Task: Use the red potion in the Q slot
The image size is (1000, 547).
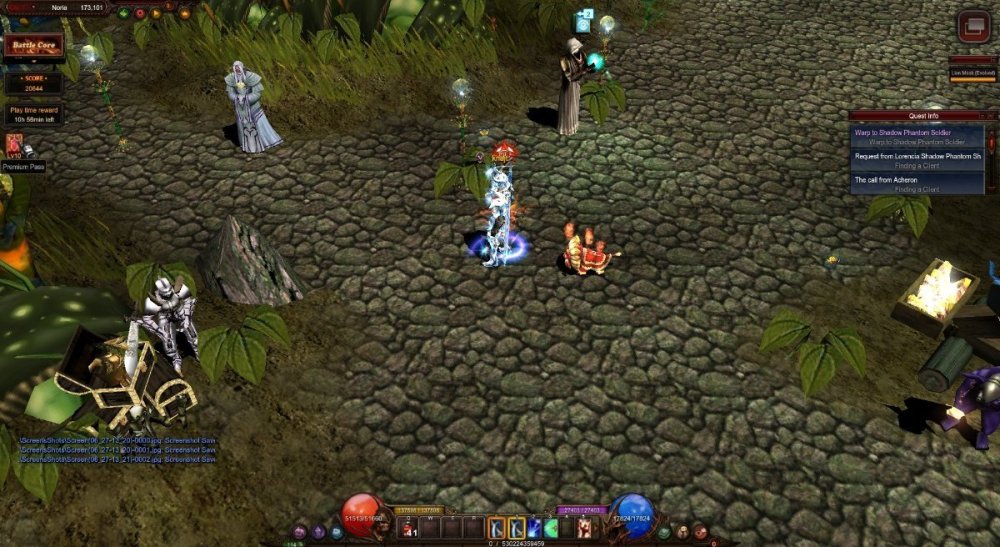Action: click(409, 528)
